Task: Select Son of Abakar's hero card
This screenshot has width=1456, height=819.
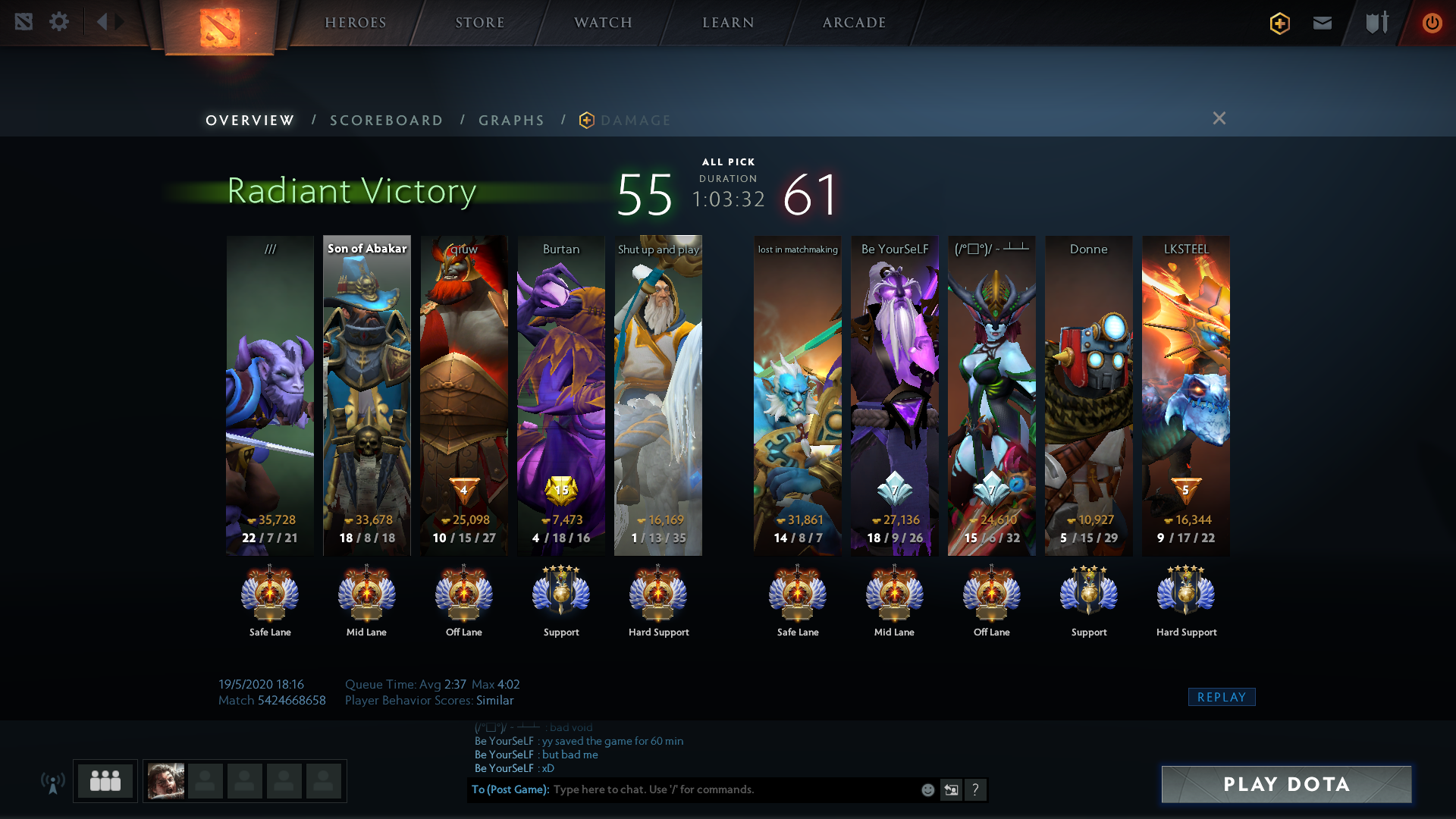Action: pyautogui.click(x=367, y=394)
